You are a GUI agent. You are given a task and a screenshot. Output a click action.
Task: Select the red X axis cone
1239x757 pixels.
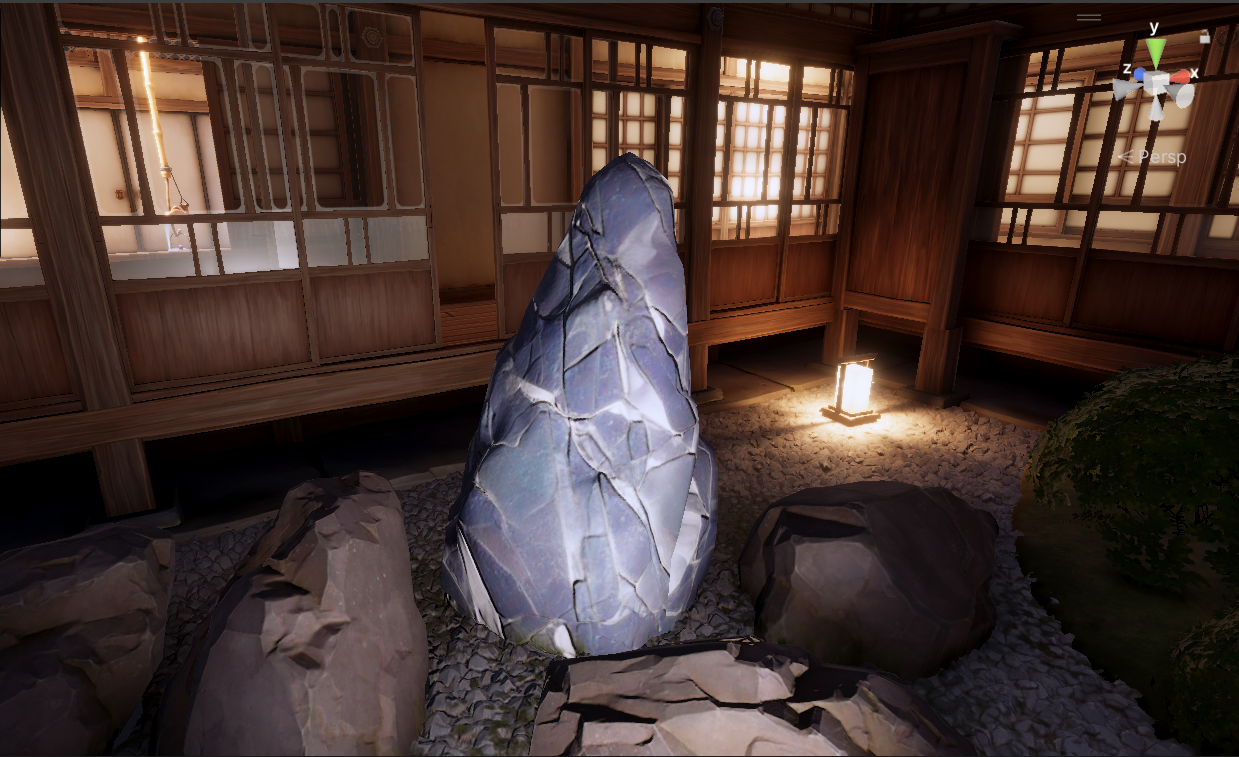tap(1181, 76)
